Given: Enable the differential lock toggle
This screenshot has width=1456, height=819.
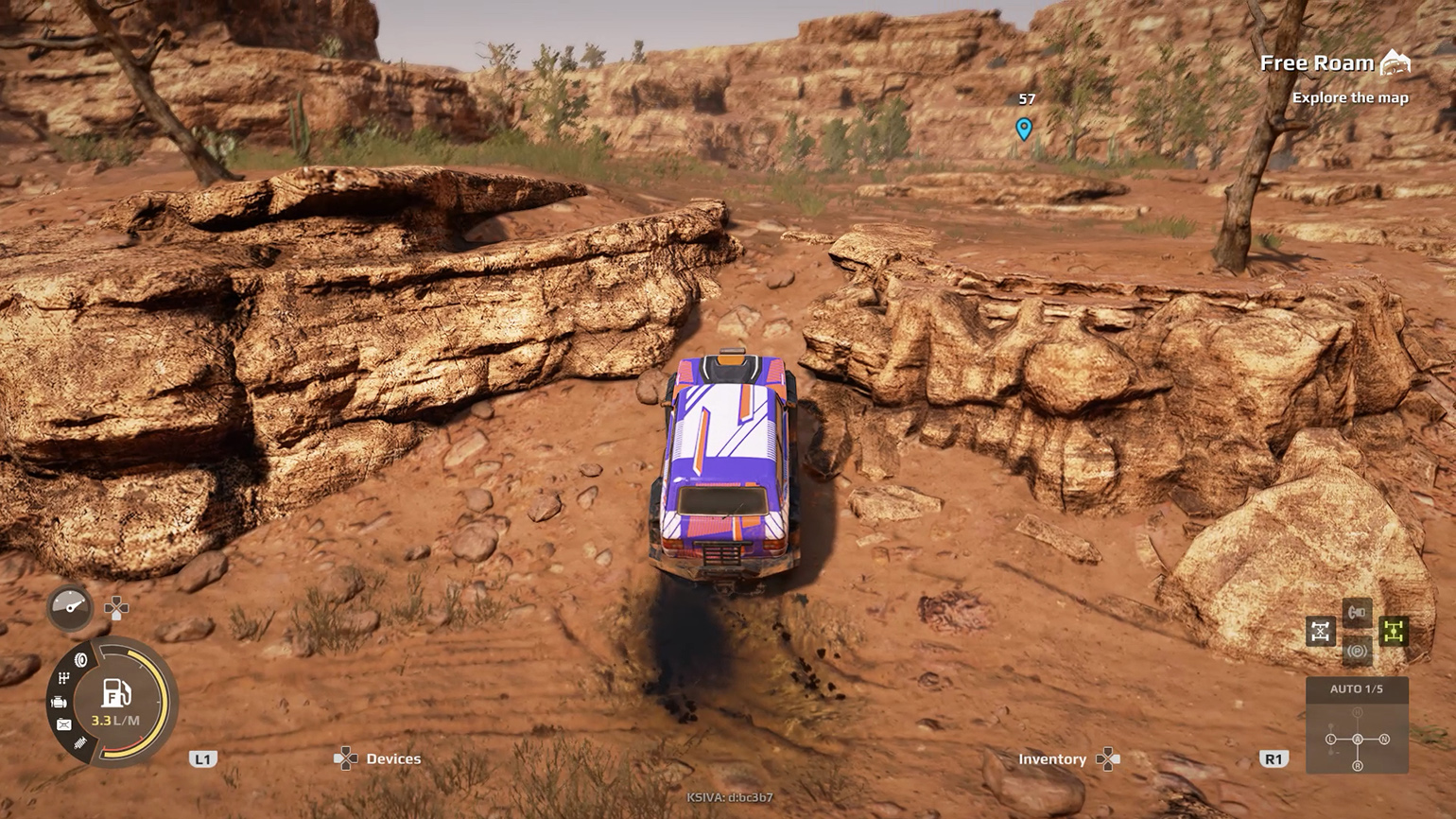Looking at the screenshot, I should [1320, 631].
